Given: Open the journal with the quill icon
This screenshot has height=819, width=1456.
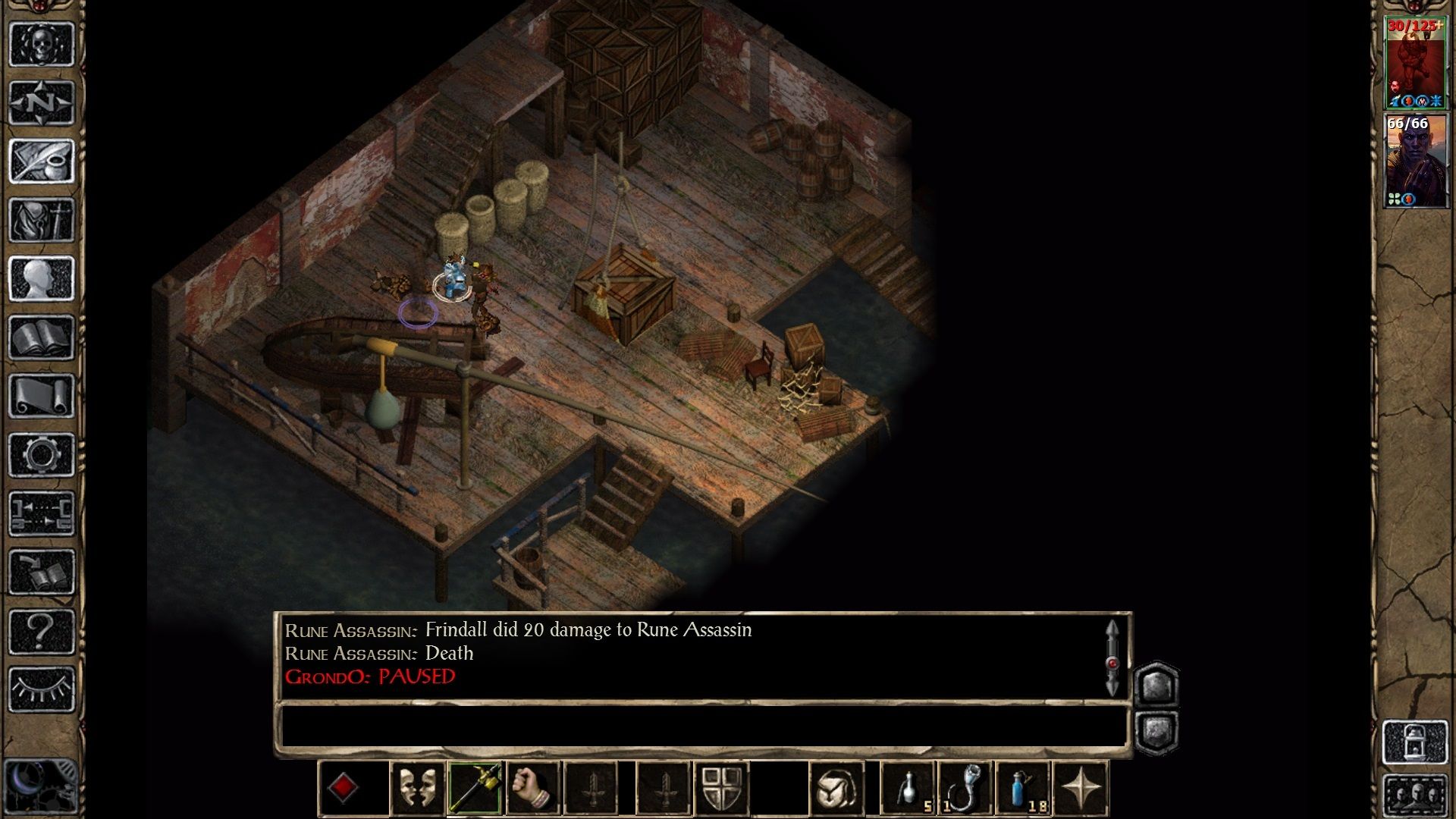Looking at the screenshot, I should (x=42, y=161).
